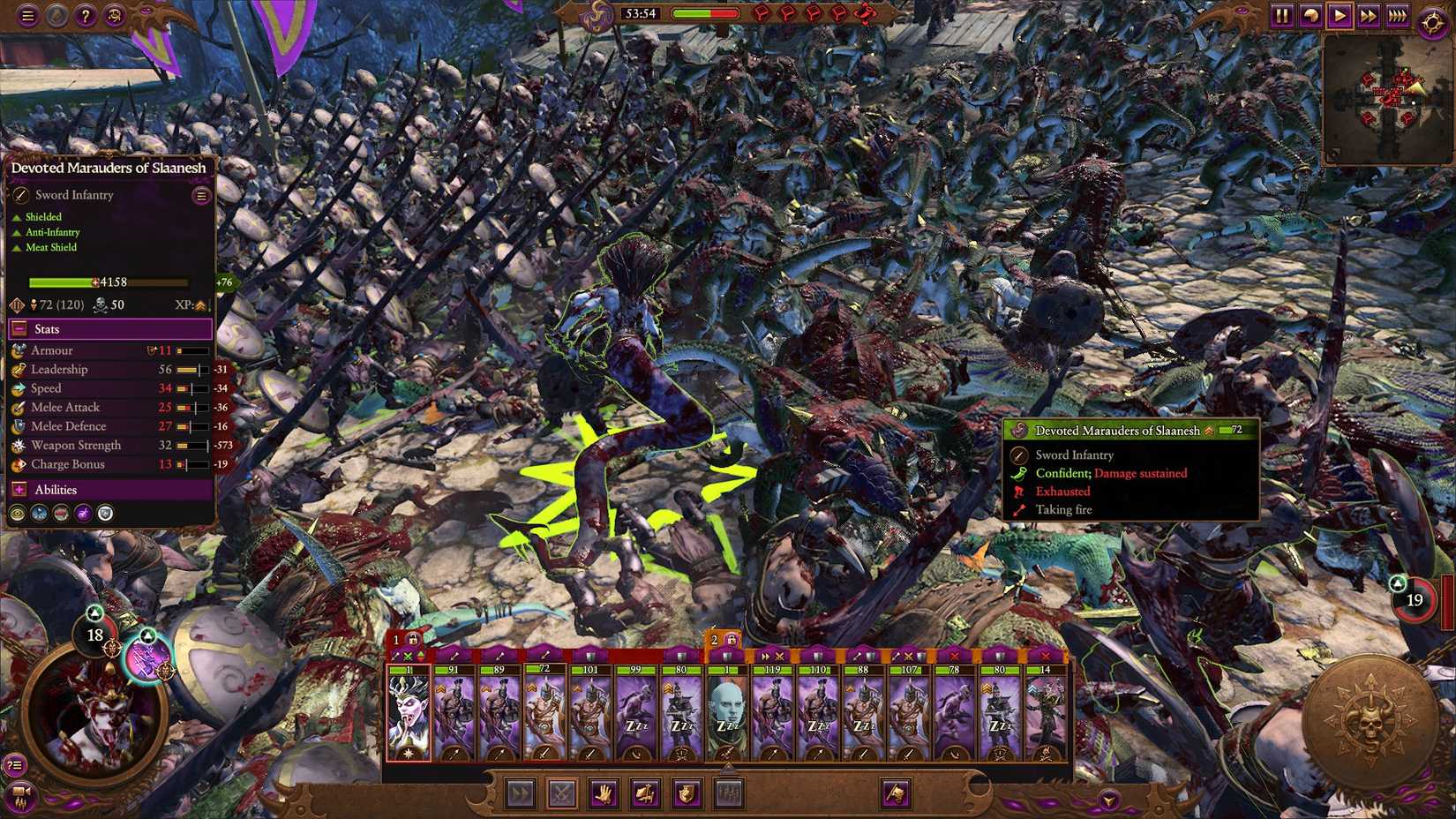Activate the purple Slaanesh ability orb
The height and width of the screenshot is (819, 1456).
pyautogui.click(x=83, y=513)
